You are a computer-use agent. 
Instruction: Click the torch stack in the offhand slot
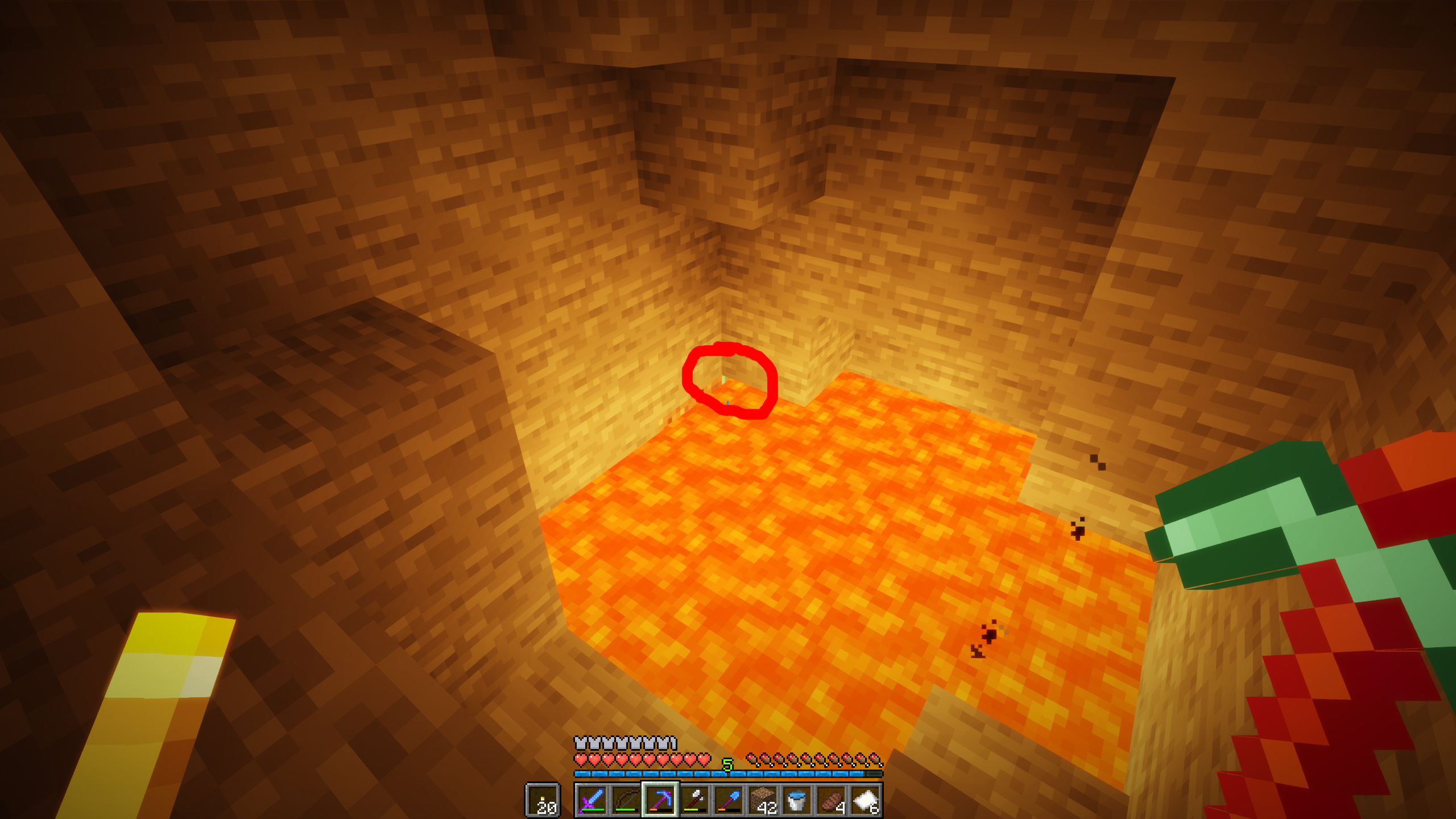[544, 801]
